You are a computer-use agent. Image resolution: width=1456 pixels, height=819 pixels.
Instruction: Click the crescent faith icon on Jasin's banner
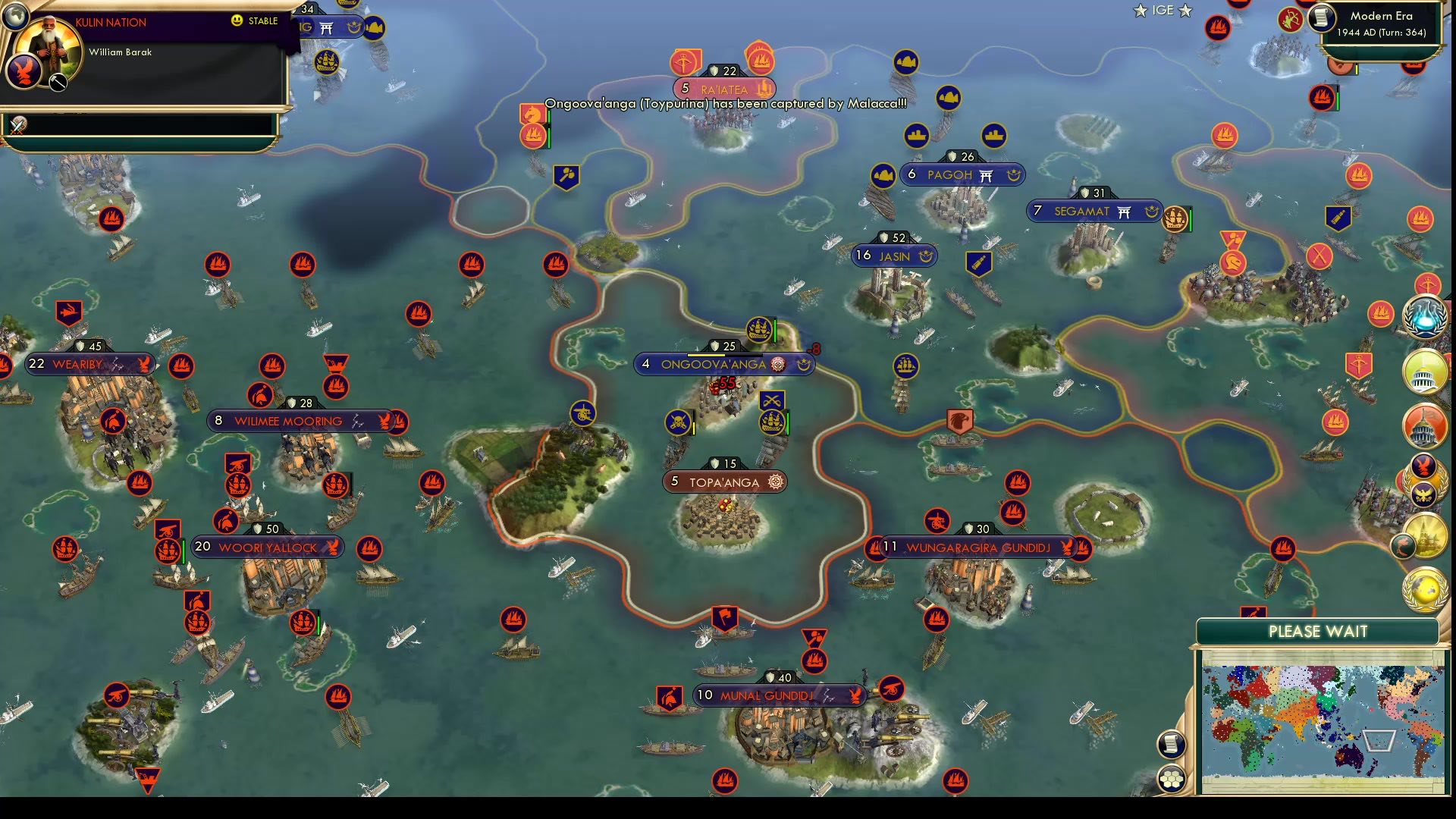[x=927, y=257]
